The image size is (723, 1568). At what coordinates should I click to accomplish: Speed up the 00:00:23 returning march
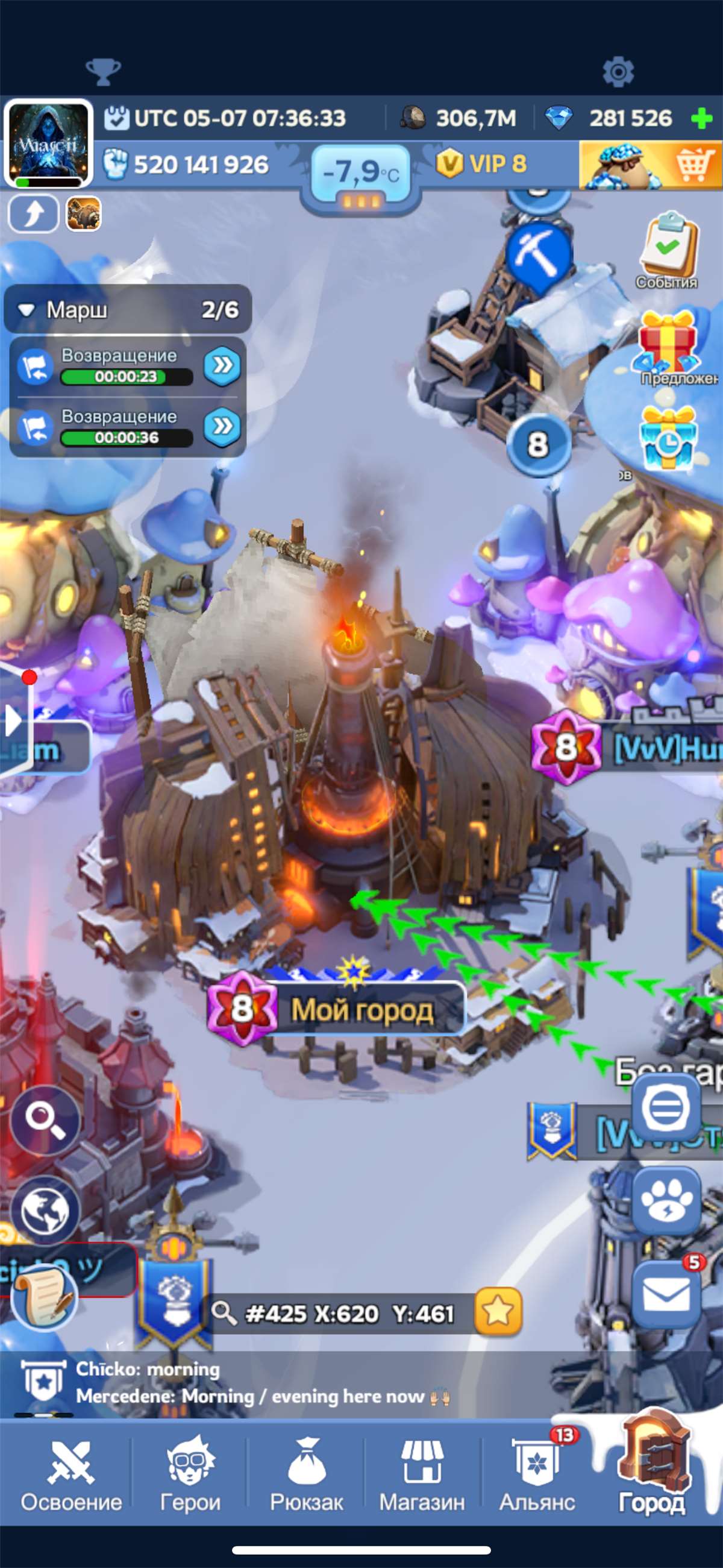point(222,366)
